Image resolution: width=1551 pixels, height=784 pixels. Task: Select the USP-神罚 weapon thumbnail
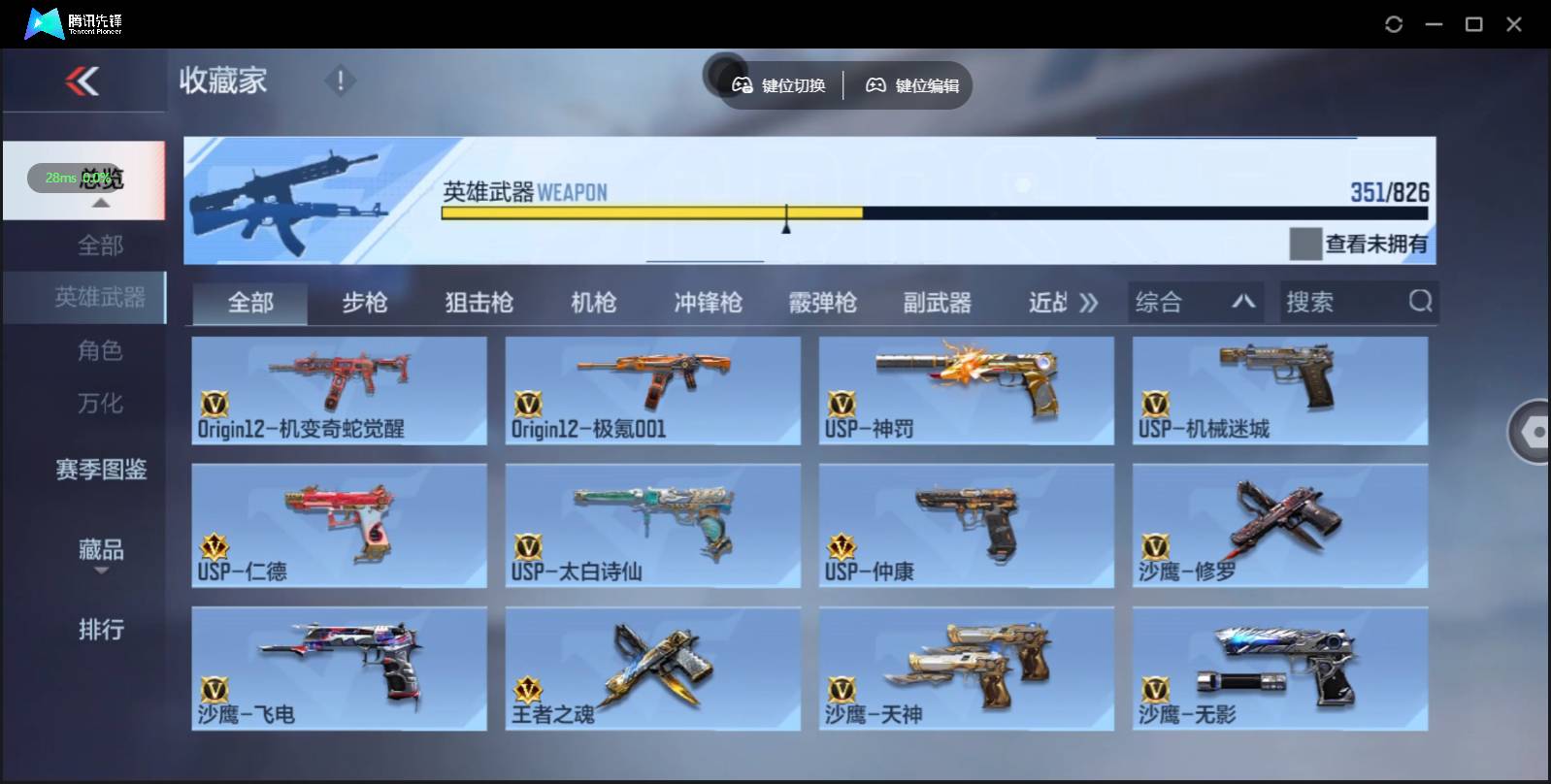[x=967, y=388]
